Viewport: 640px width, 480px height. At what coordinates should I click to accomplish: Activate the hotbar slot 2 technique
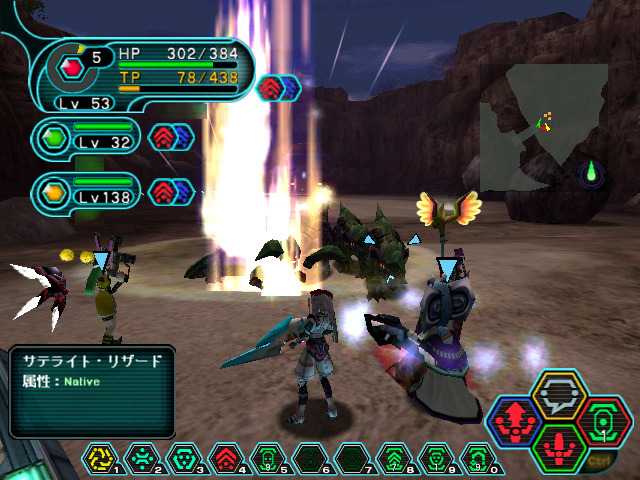[142, 460]
